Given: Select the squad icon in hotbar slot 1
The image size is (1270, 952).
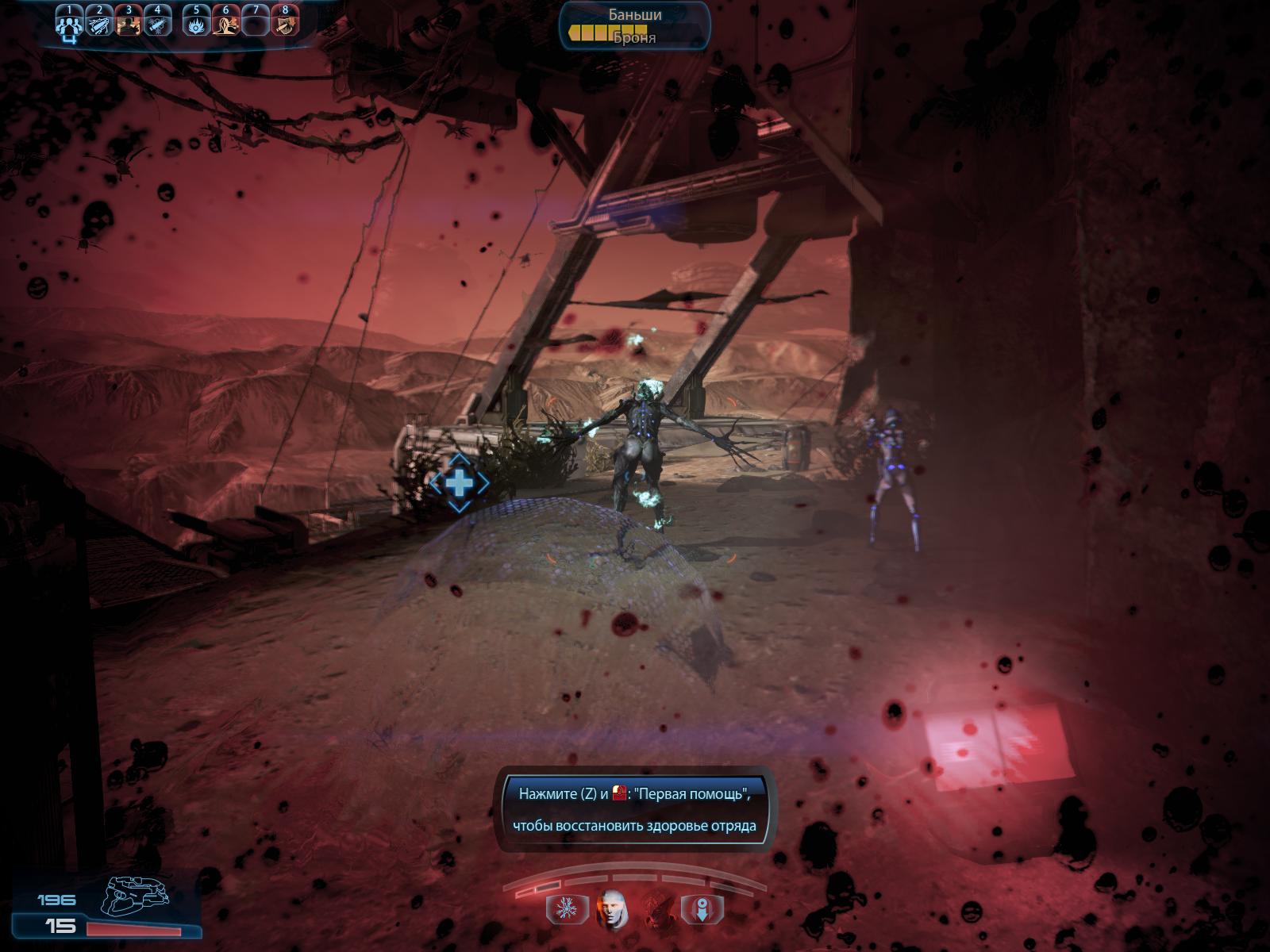Looking at the screenshot, I should point(69,23).
